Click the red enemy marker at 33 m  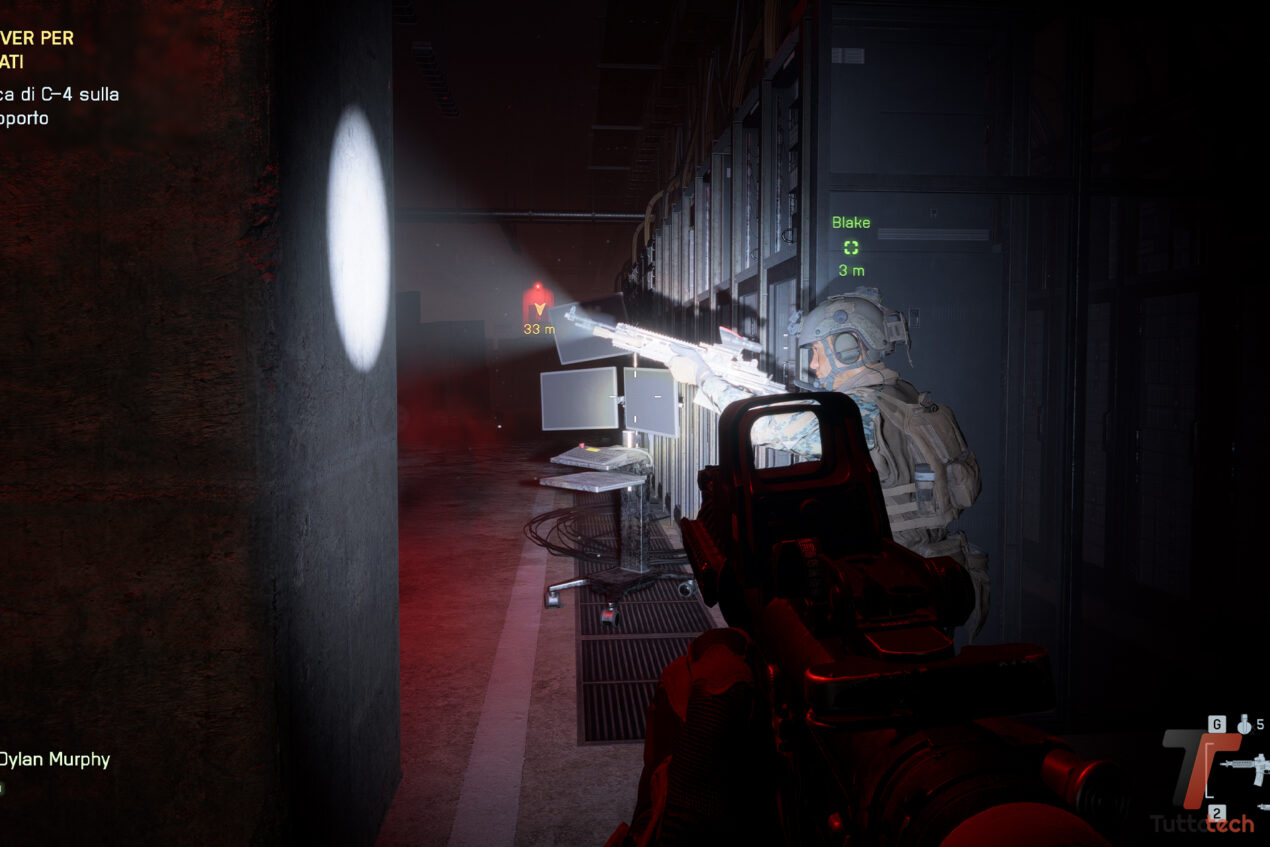pyautogui.click(x=538, y=301)
